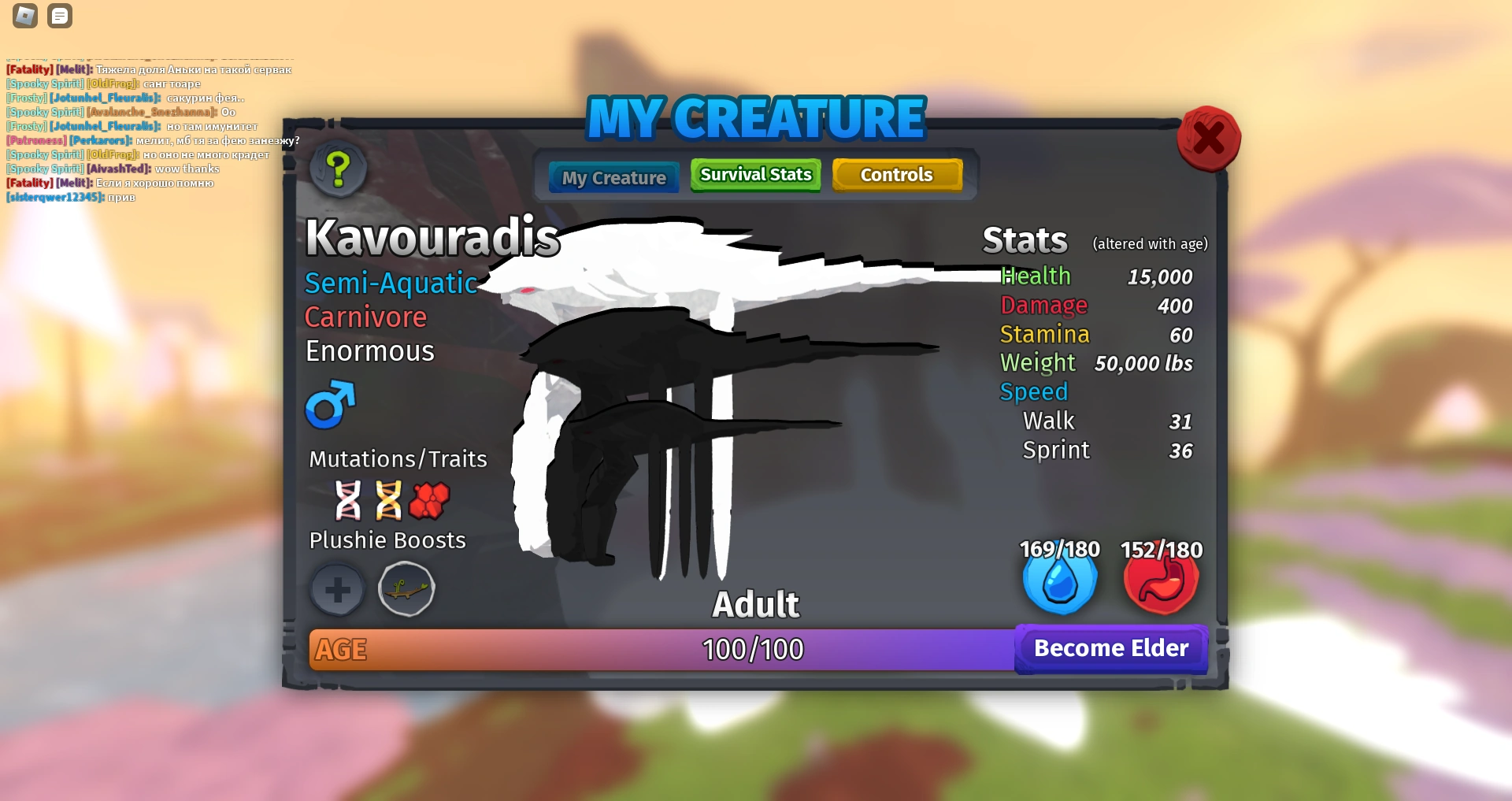Open the Controls tab
This screenshot has width=1512, height=801.
click(x=897, y=174)
